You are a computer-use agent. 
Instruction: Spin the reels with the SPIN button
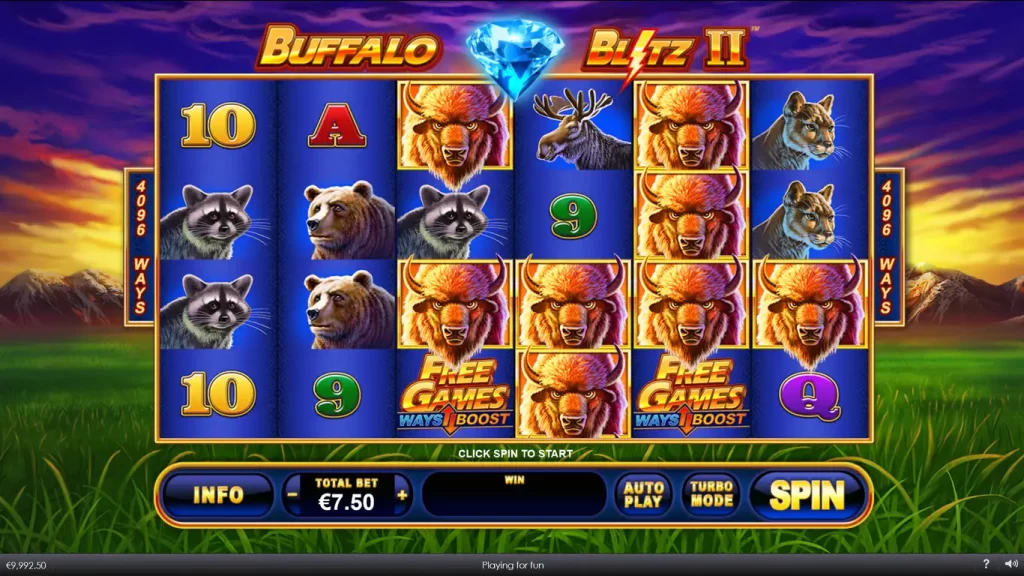tap(806, 494)
